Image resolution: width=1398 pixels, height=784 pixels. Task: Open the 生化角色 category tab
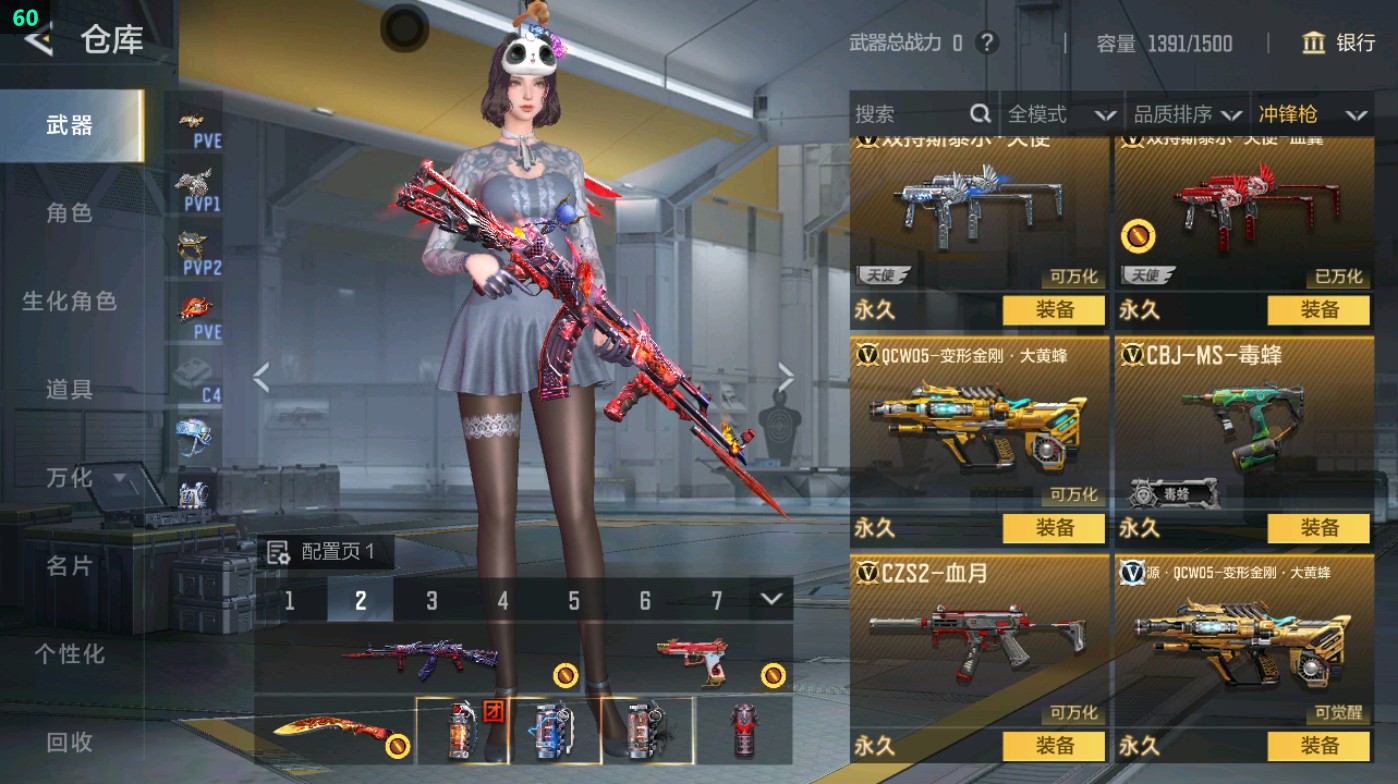pyautogui.click(x=69, y=301)
